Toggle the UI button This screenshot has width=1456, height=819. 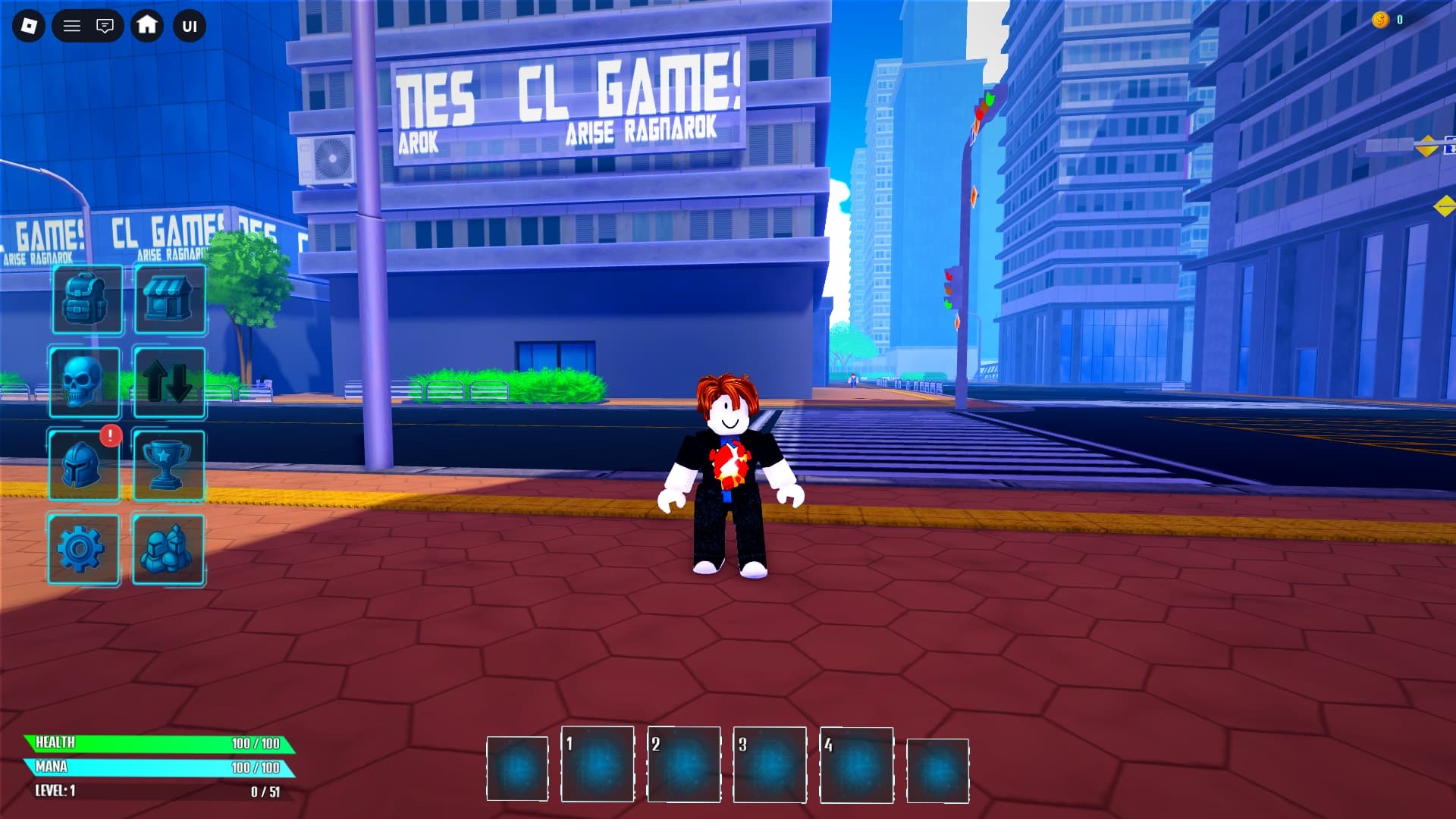[190, 27]
